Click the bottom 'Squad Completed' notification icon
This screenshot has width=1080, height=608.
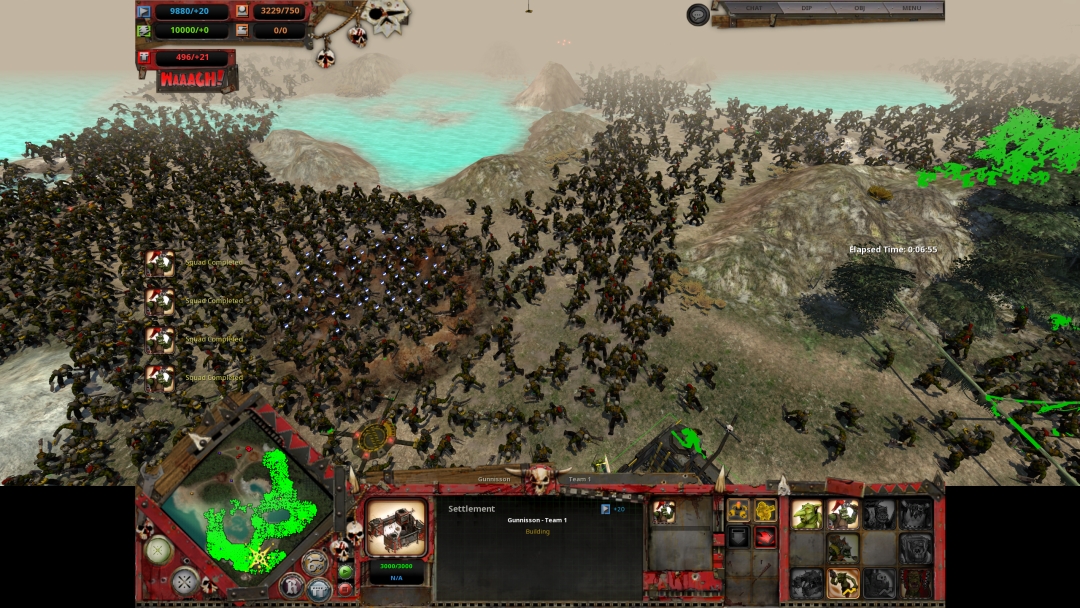coord(160,378)
